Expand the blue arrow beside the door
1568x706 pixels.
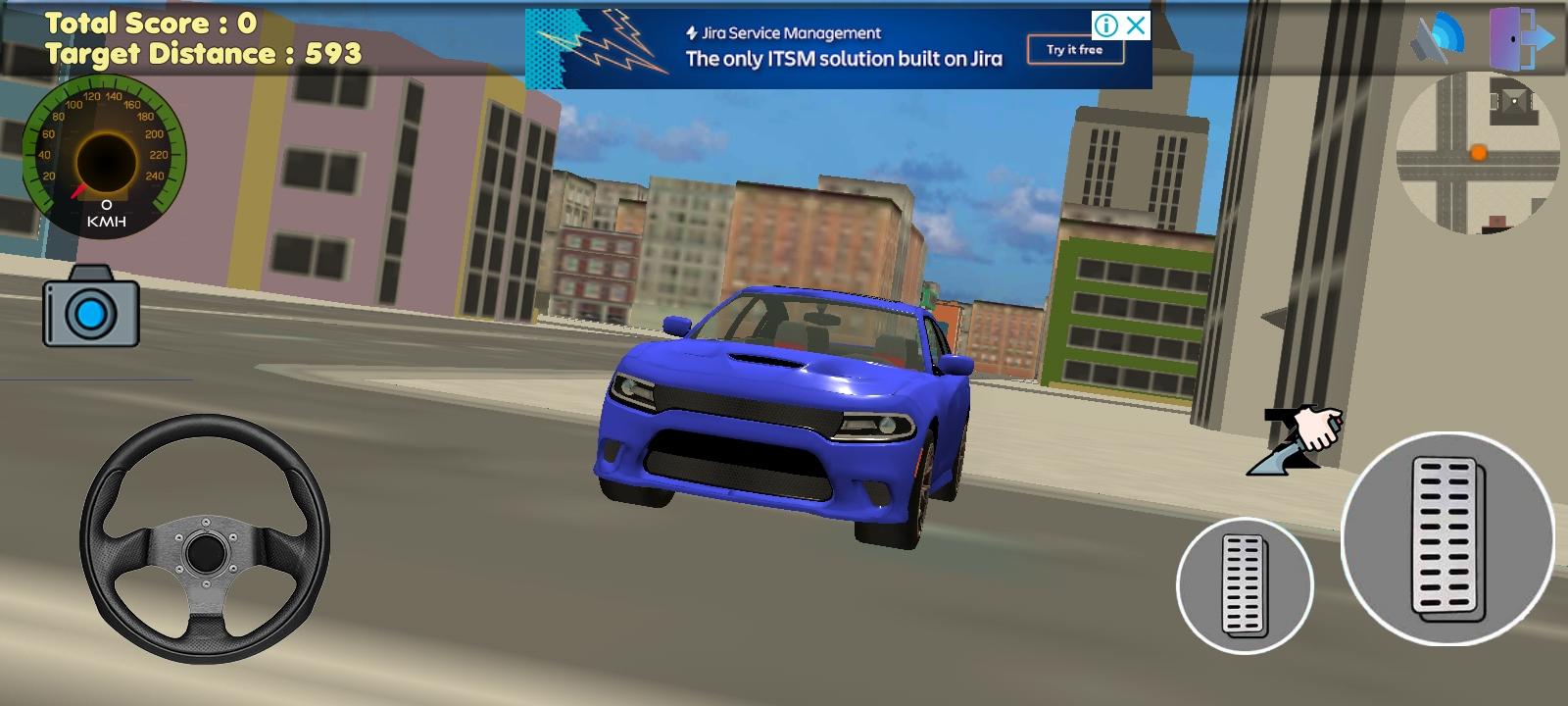[x=1539, y=39]
